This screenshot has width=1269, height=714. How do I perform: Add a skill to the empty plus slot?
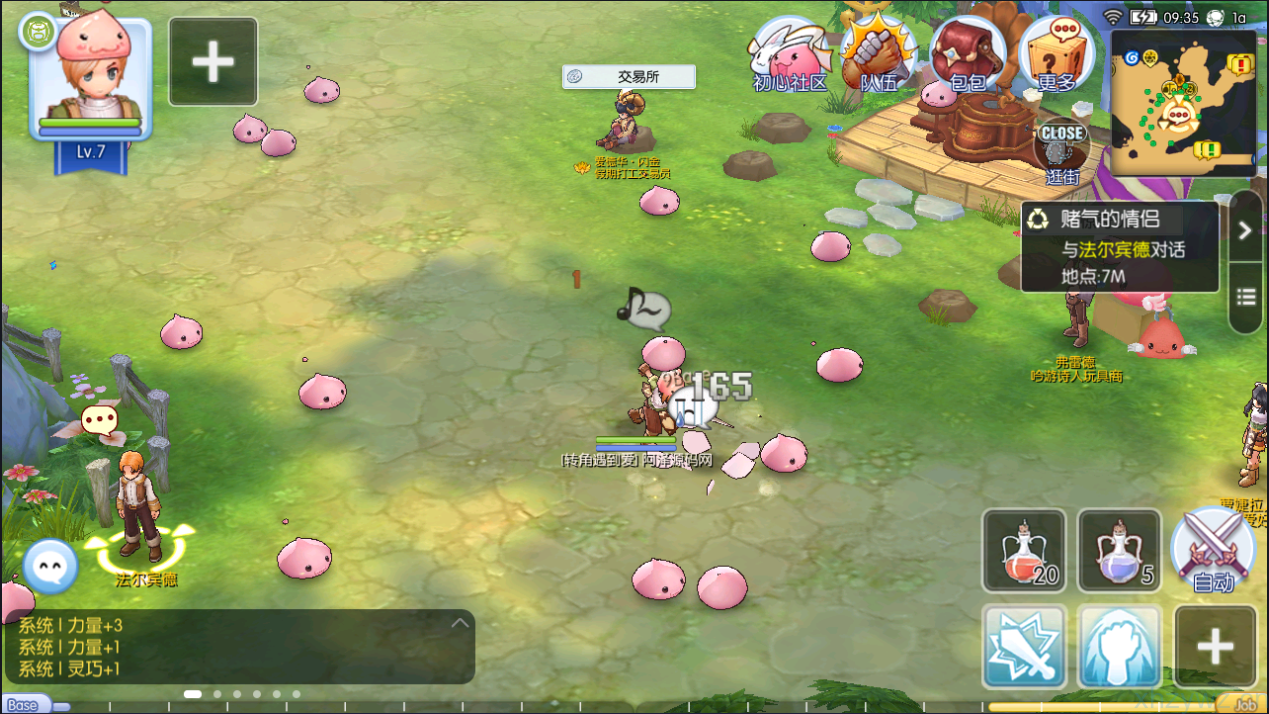[1215, 646]
